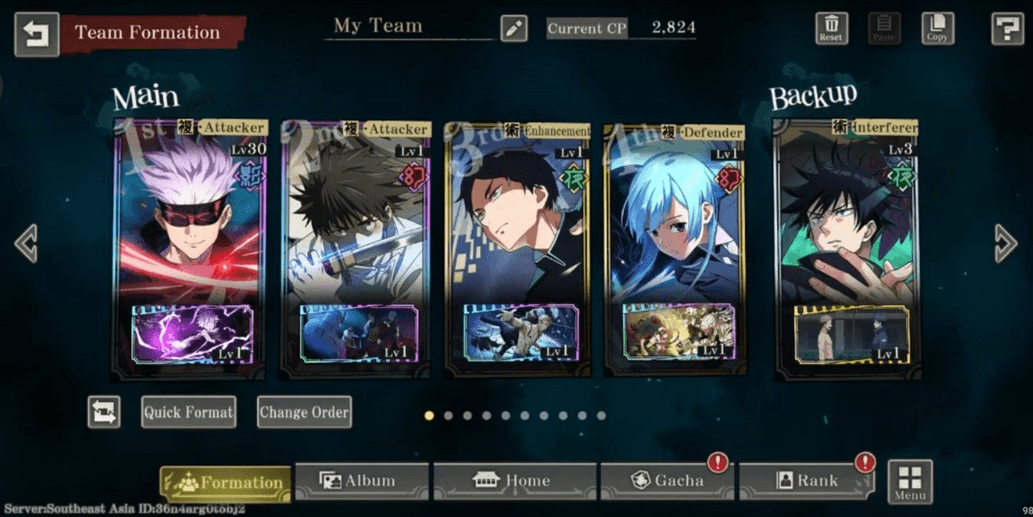Edit the team name with pencil icon
1033x517 pixels.
click(x=514, y=28)
